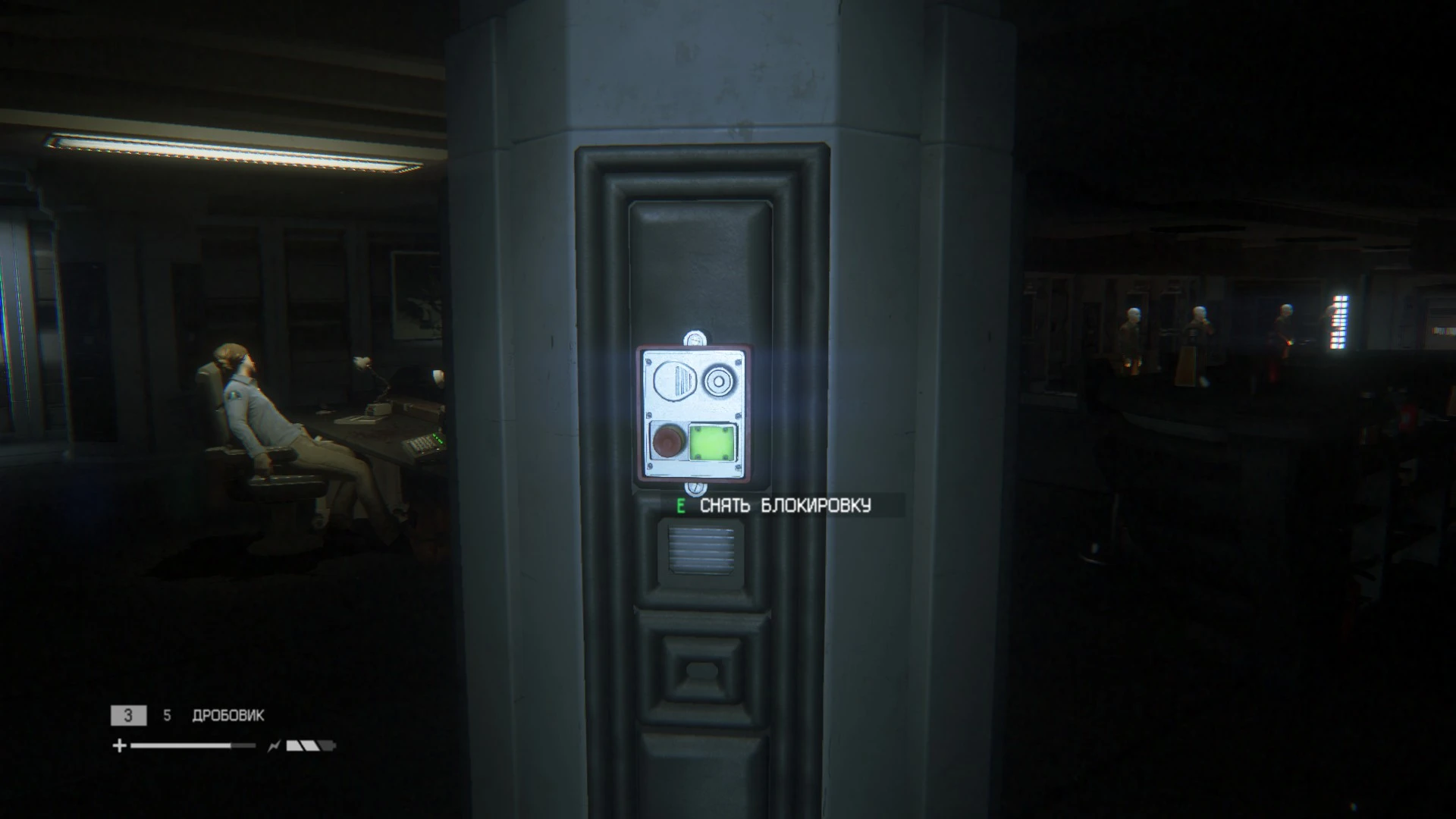
Task: Click the white health bar
Action: (181, 745)
